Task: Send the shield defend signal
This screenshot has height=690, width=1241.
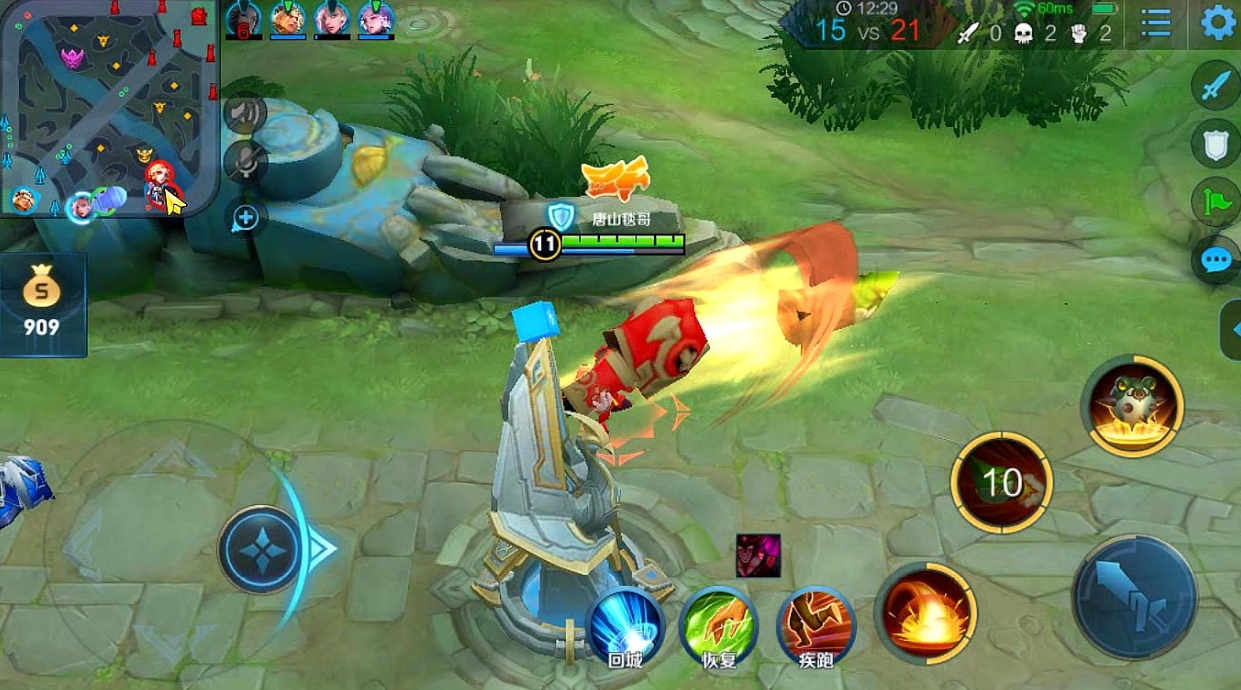Action: pos(1215,145)
